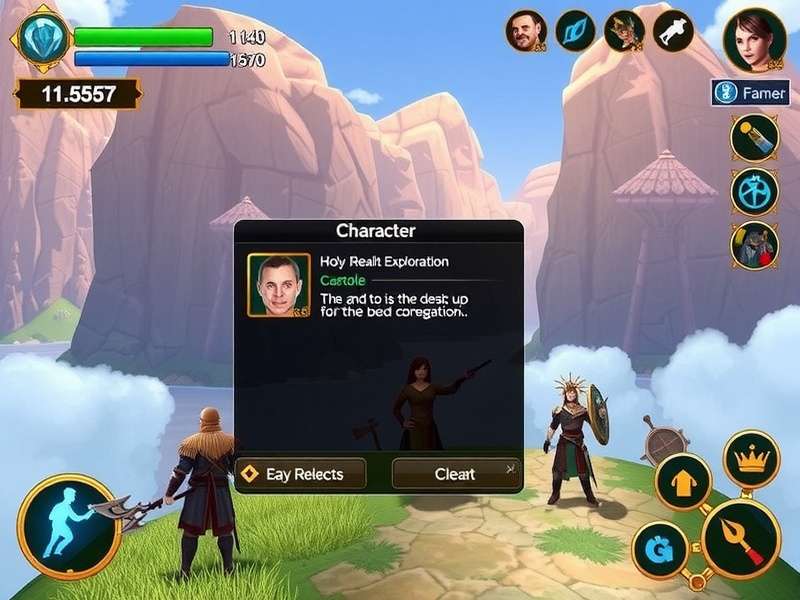Tap the golden crown button
The width and height of the screenshot is (800, 600).
[751, 459]
